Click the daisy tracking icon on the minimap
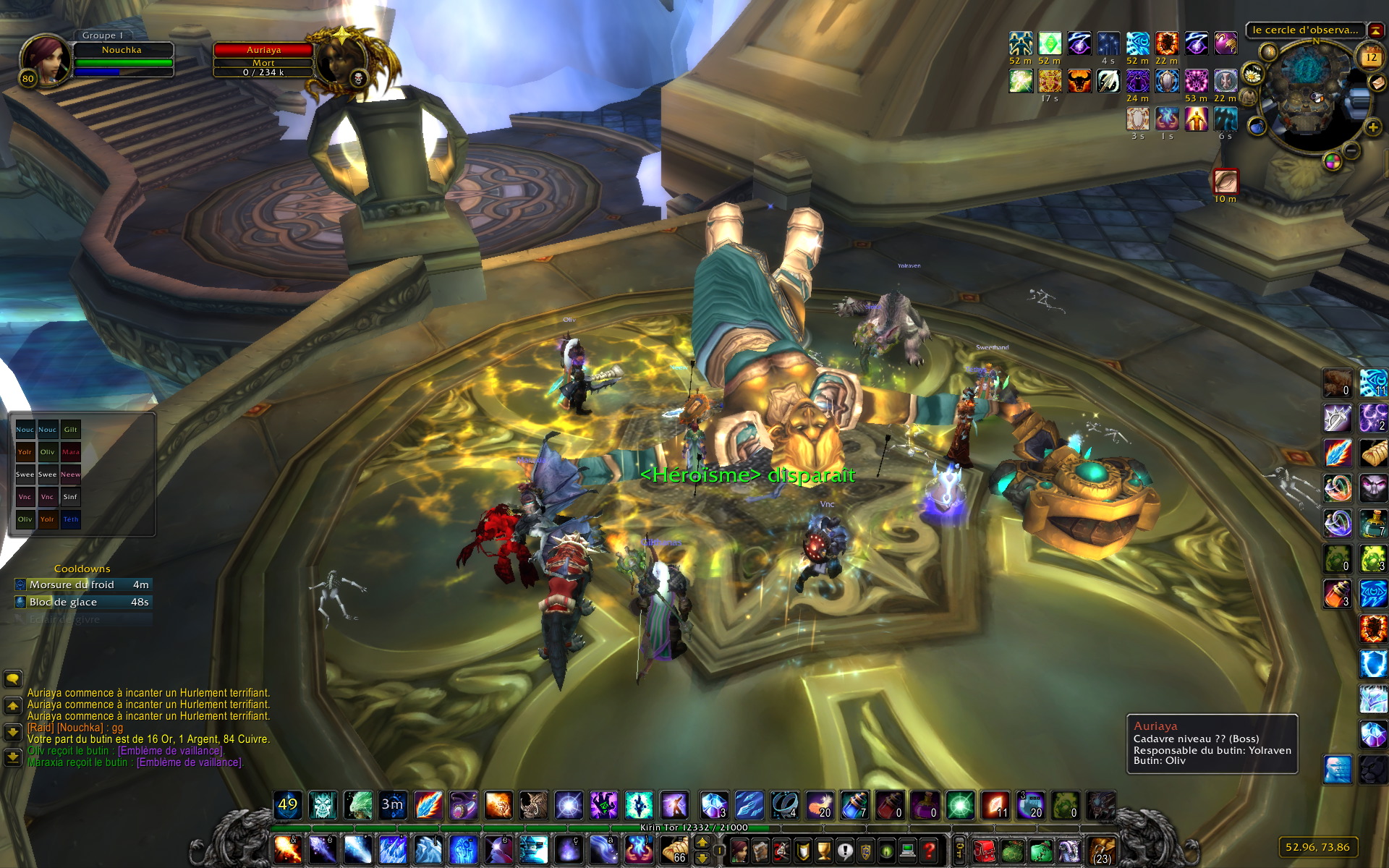 click(1252, 74)
